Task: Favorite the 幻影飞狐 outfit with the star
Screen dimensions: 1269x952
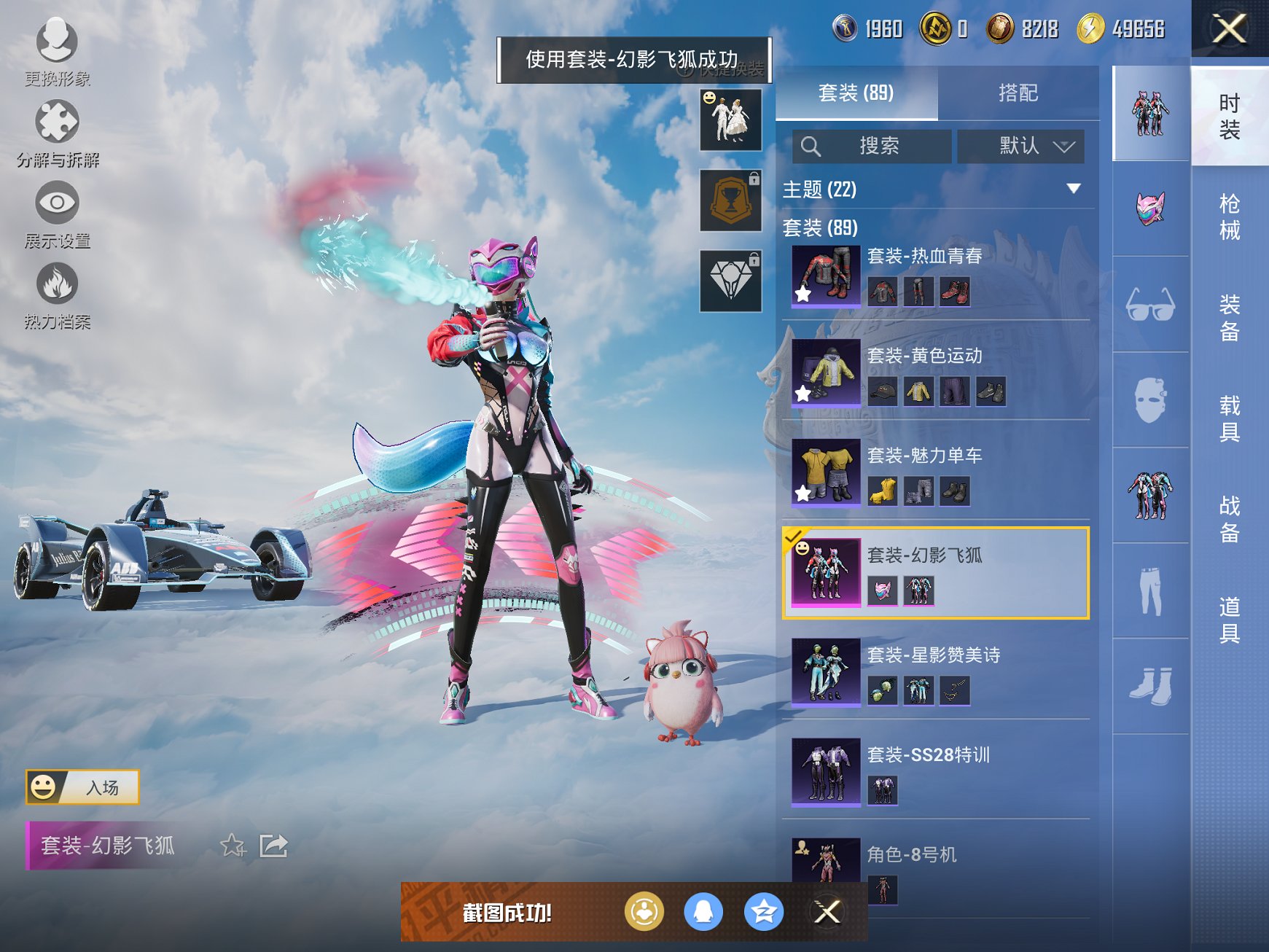Action: pyautogui.click(x=233, y=847)
